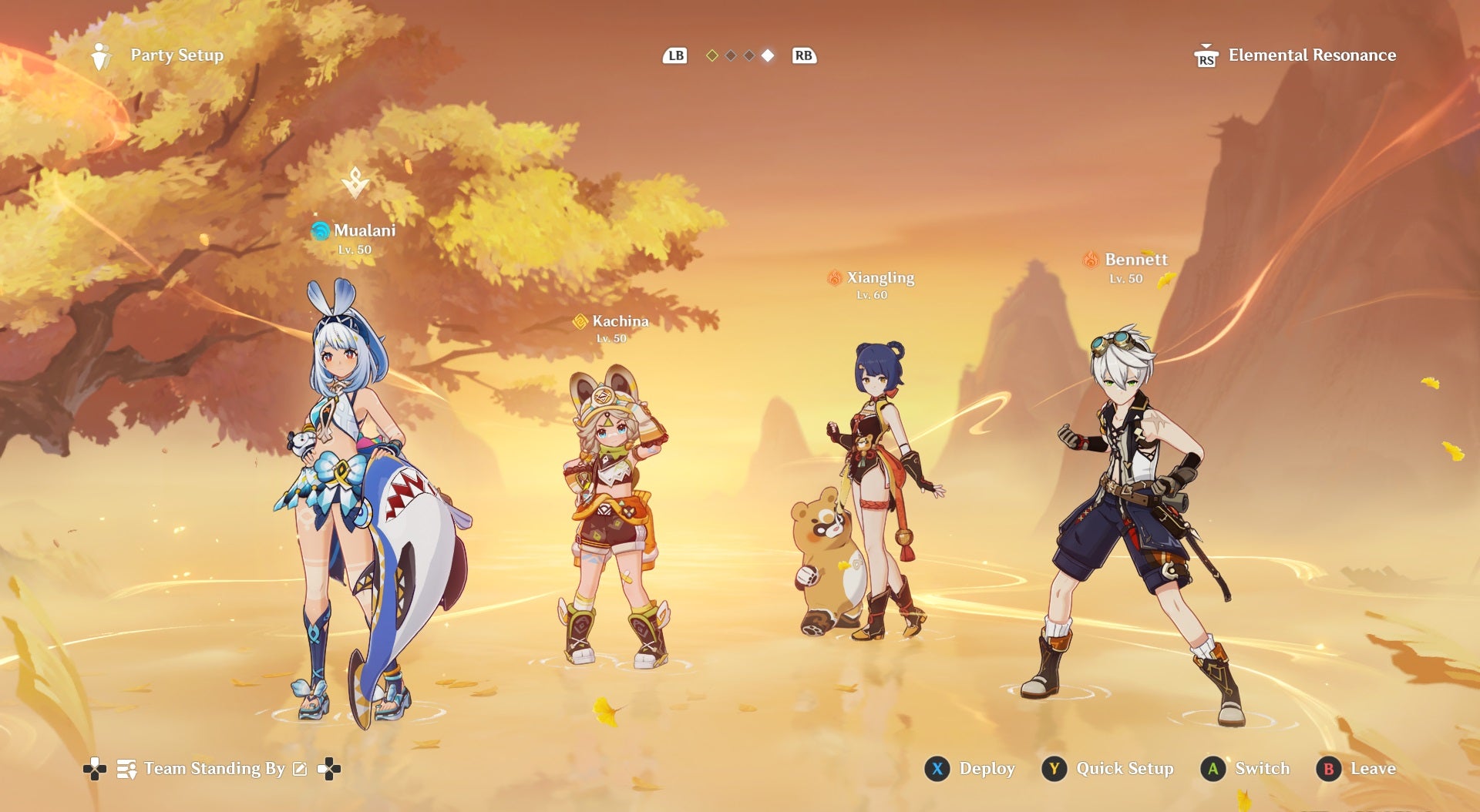Click Bennett's Pyro element icon
Image resolution: width=1480 pixels, height=812 pixels.
click(x=1091, y=260)
